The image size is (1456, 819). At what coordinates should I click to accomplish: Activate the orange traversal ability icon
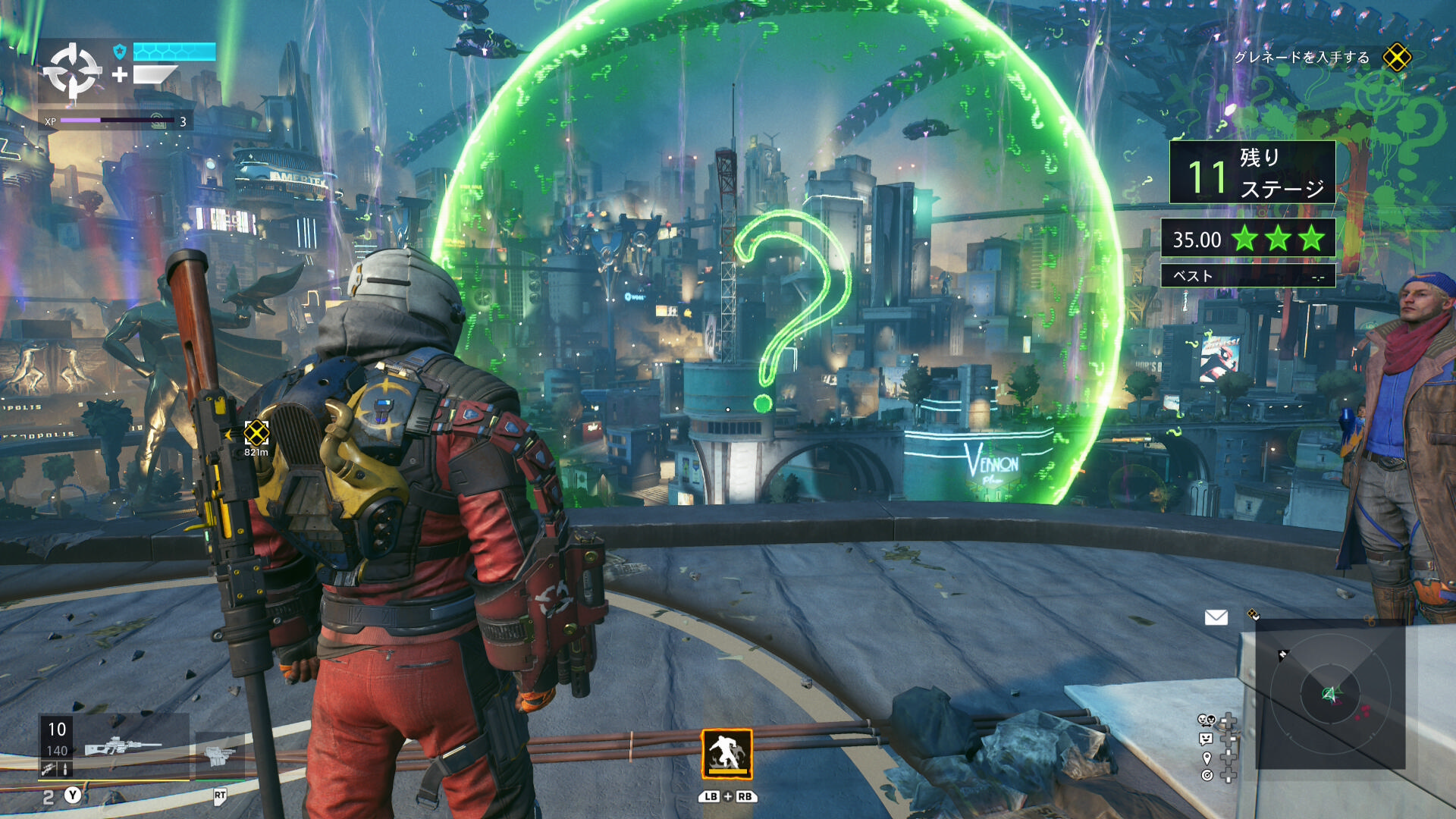726,754
